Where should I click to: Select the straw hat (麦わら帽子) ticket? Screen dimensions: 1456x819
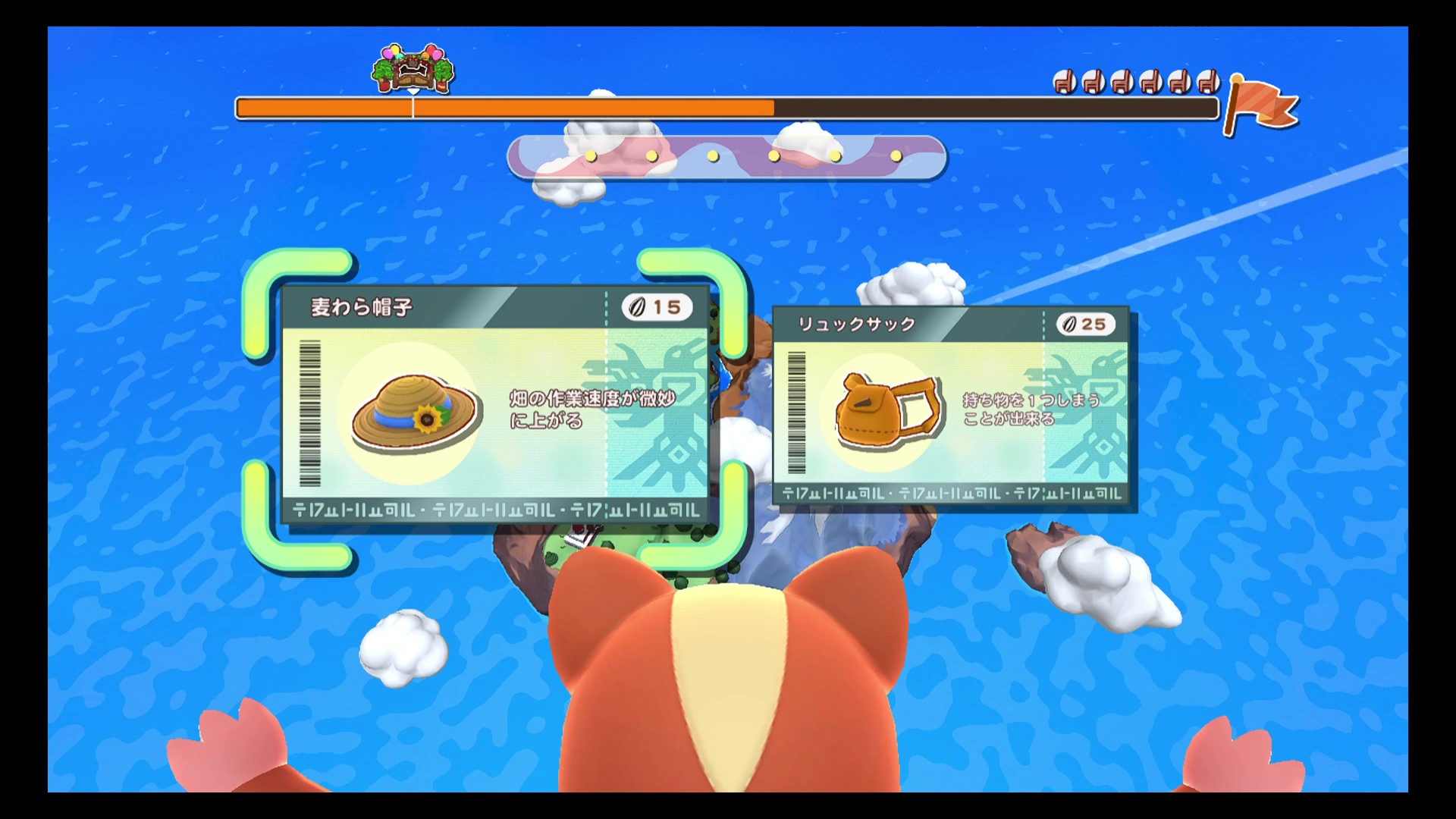click(494, 406)
